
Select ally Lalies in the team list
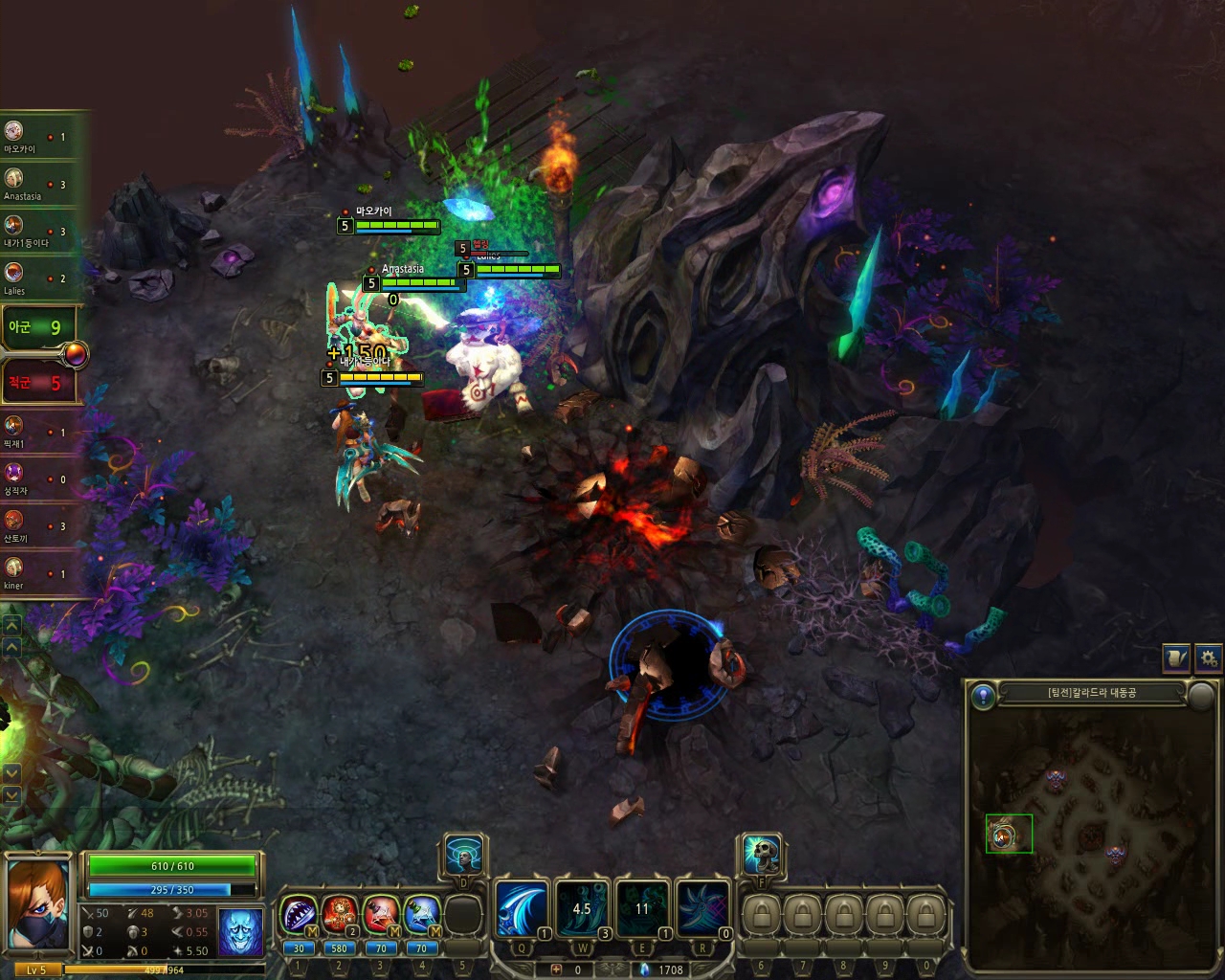(14, 273)
